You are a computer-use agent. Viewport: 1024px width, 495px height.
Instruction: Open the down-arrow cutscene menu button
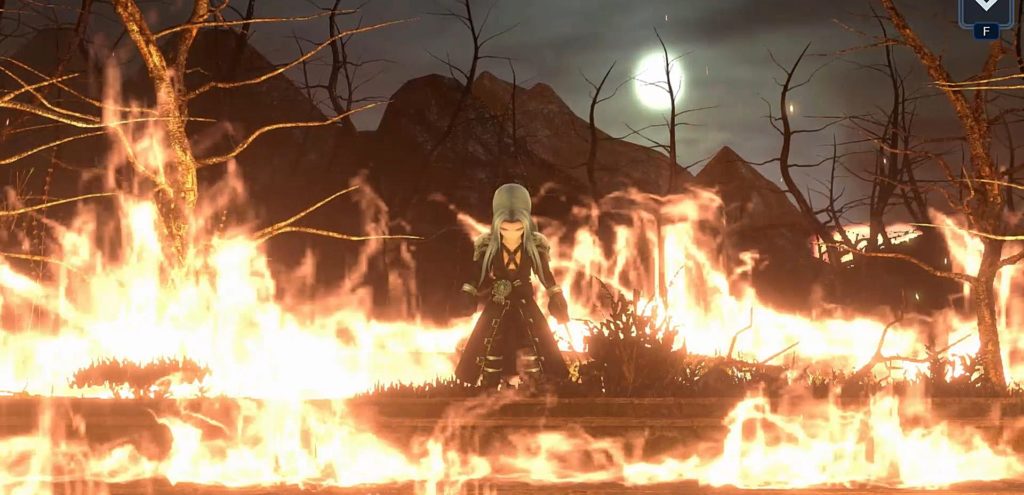(985, 10)
